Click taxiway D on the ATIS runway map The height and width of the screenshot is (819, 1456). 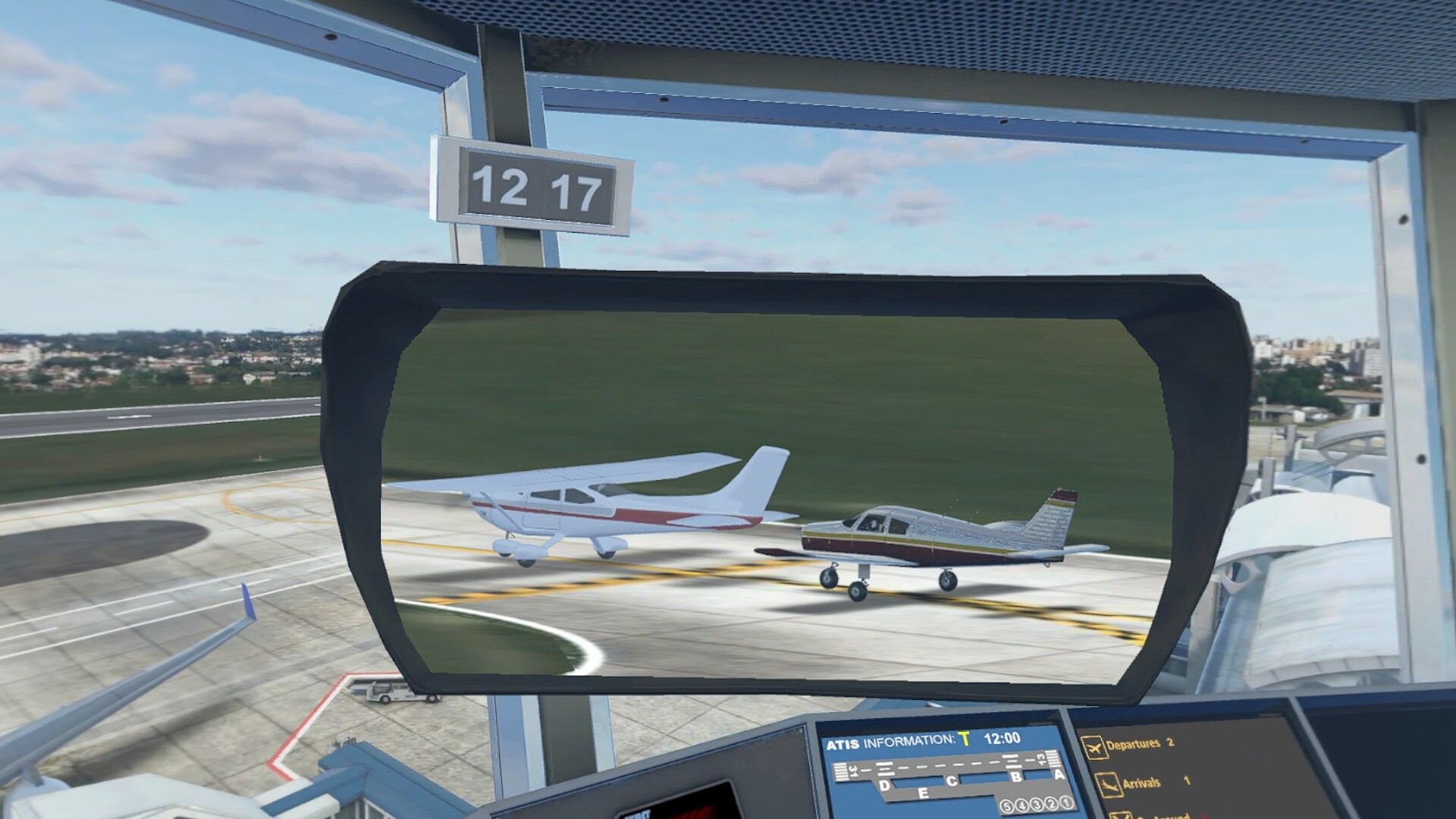coord(883,783)
